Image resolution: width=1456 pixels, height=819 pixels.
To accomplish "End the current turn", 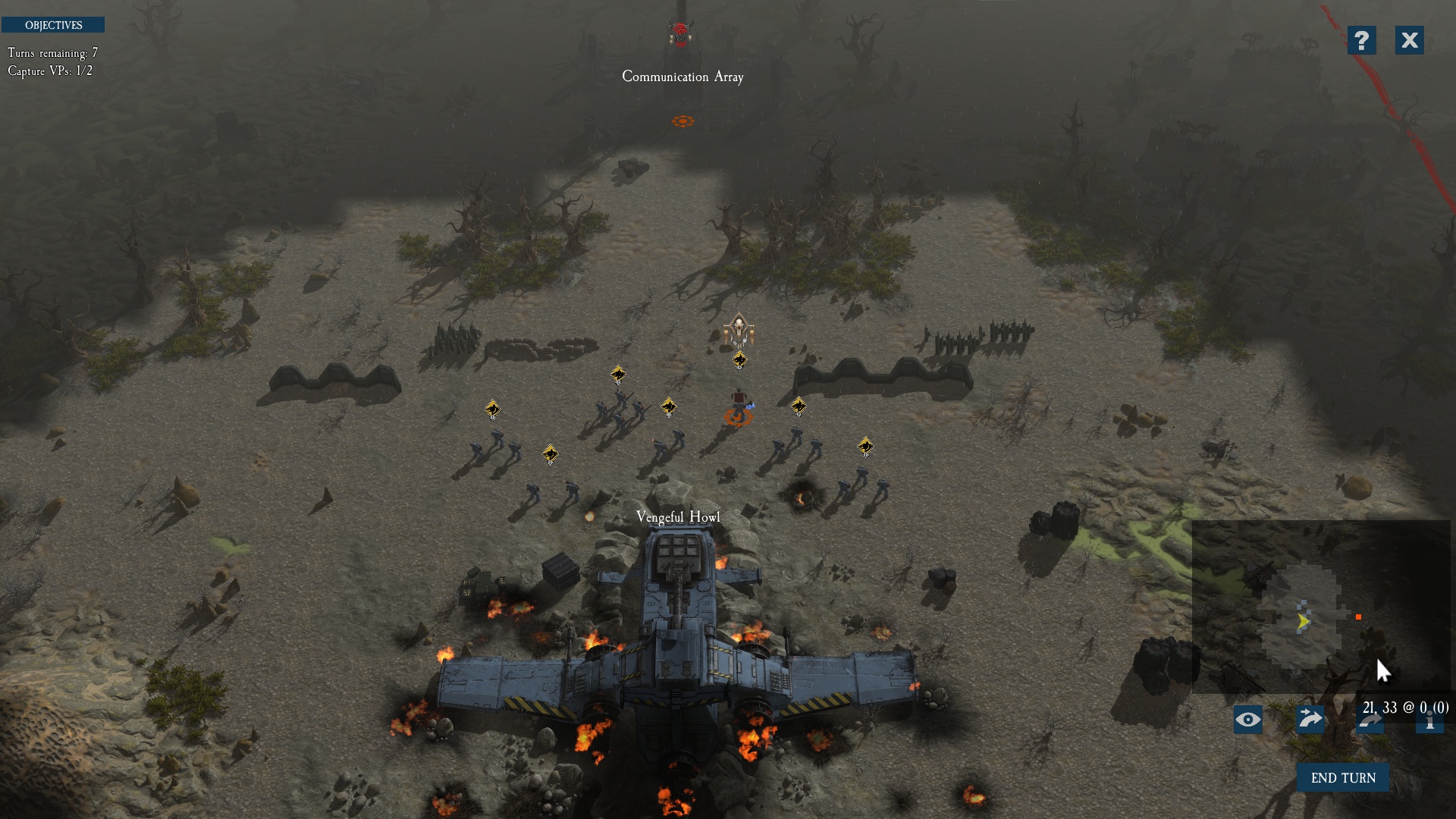I will pos(1342,778).
